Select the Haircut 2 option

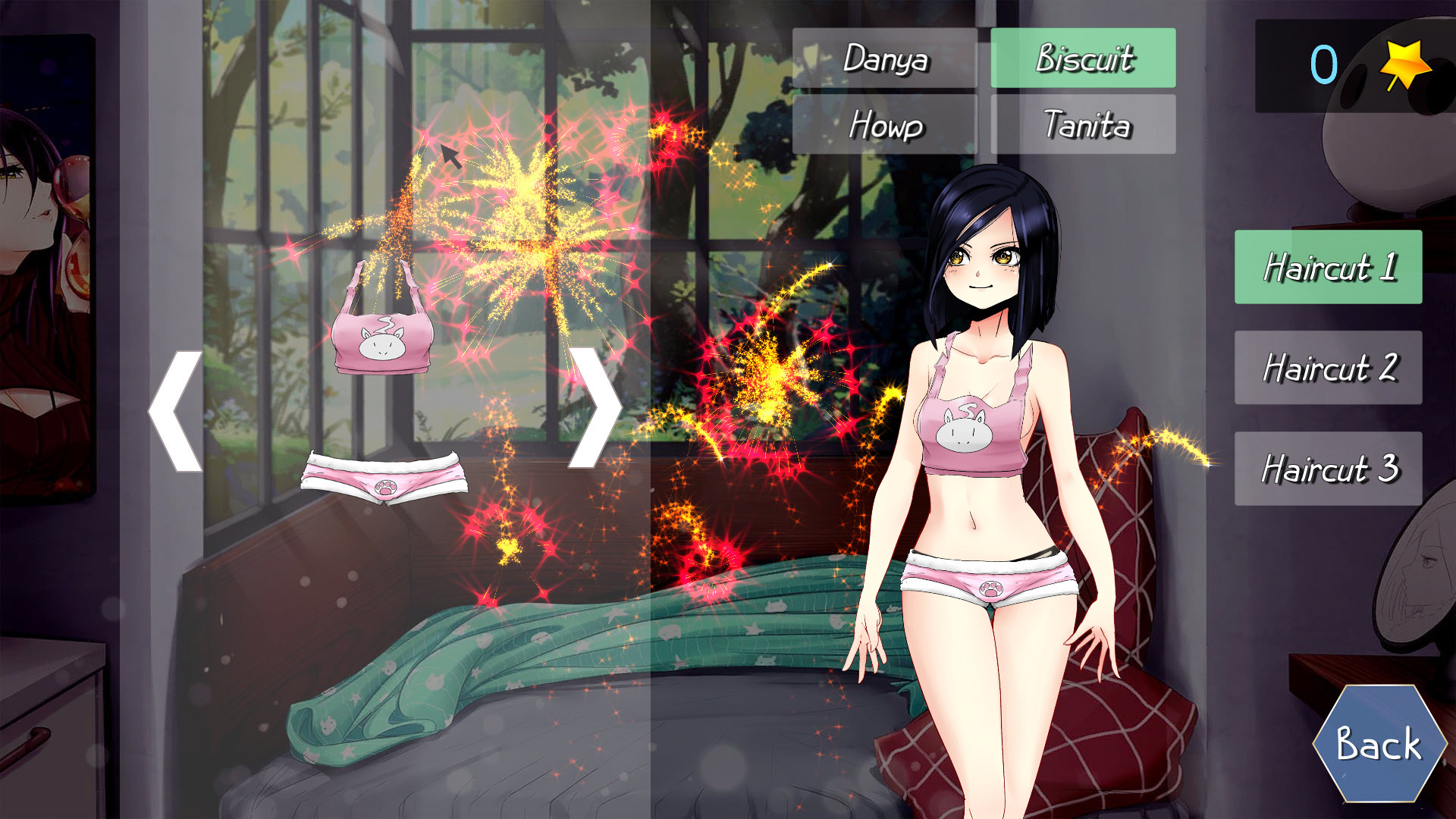1328,368
